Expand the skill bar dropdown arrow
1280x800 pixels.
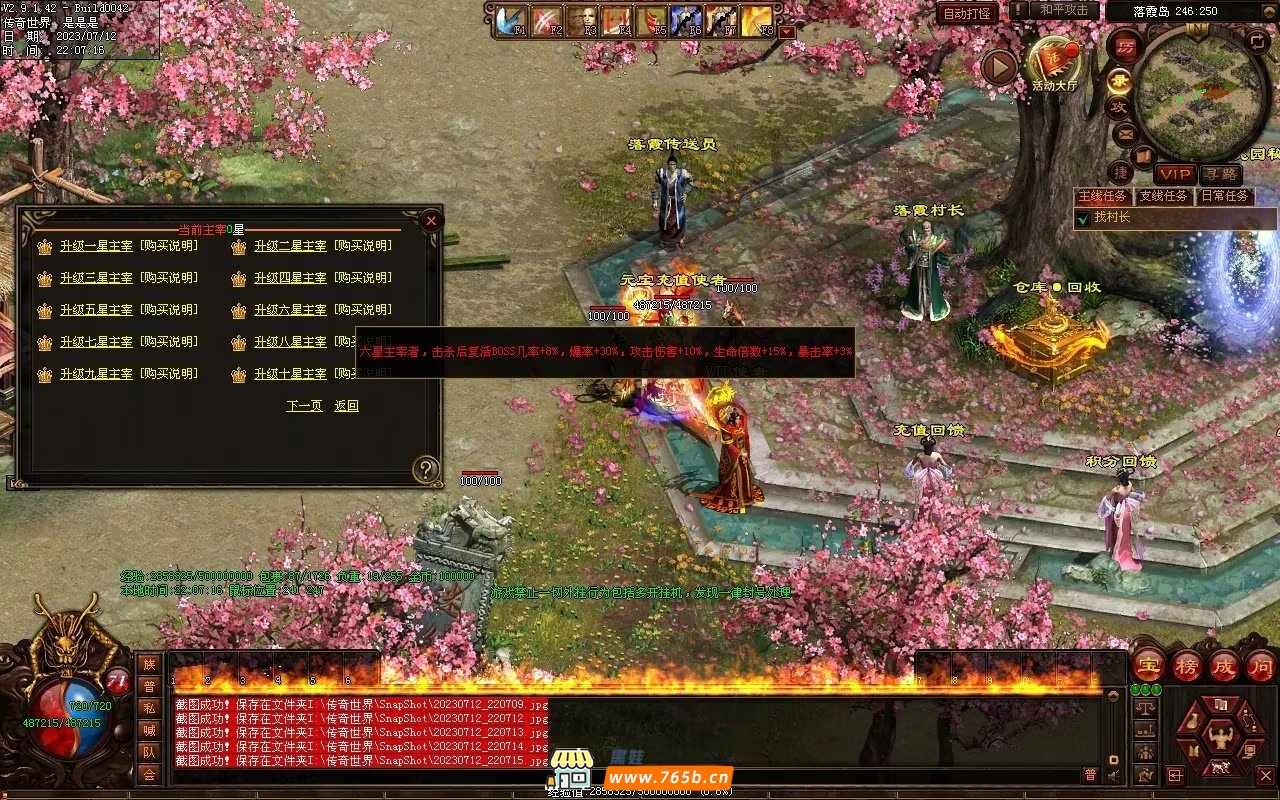click(787, 31)
